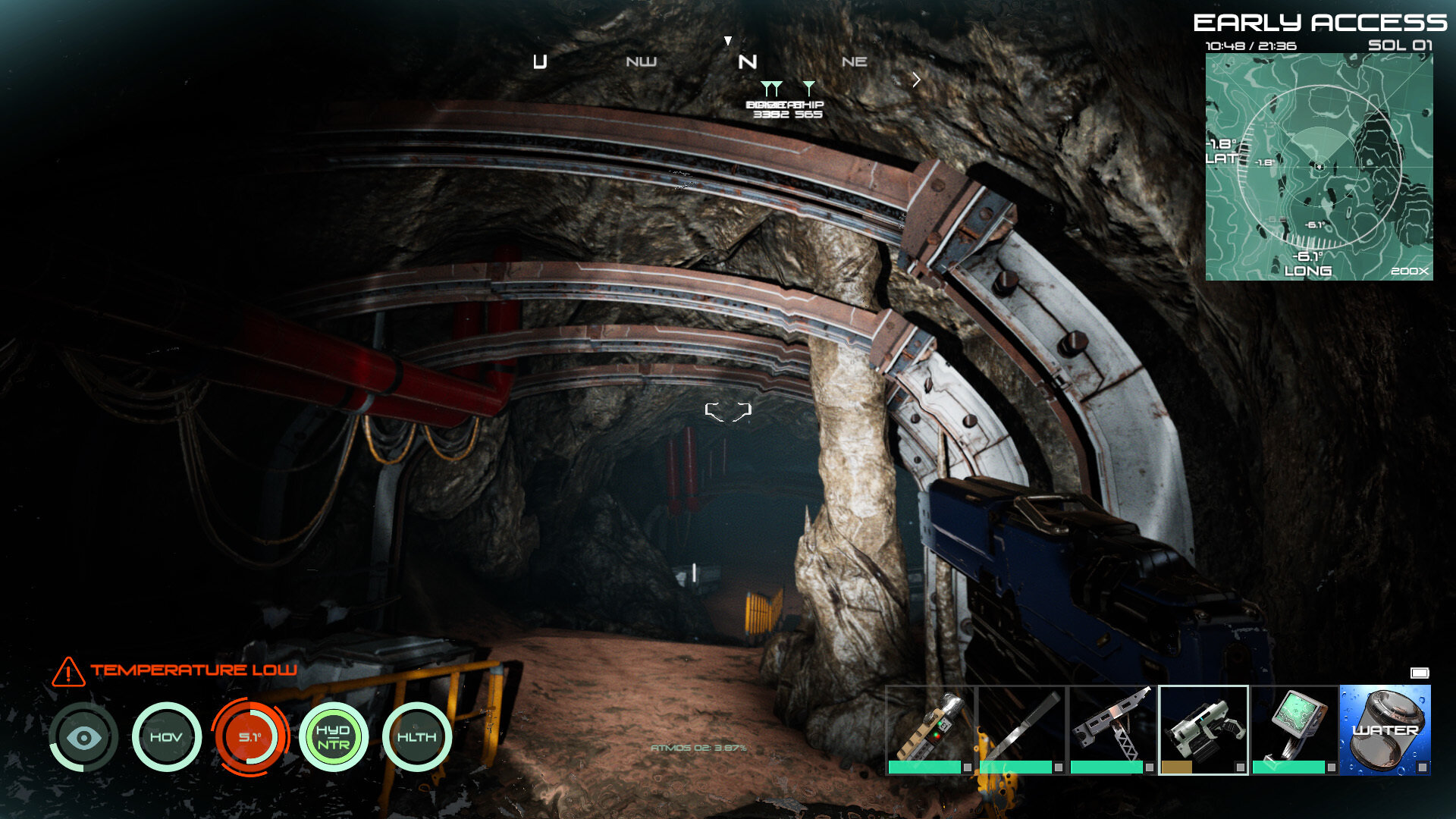
Task: Select the water canister slot
Action: (x=1385, y=730)
